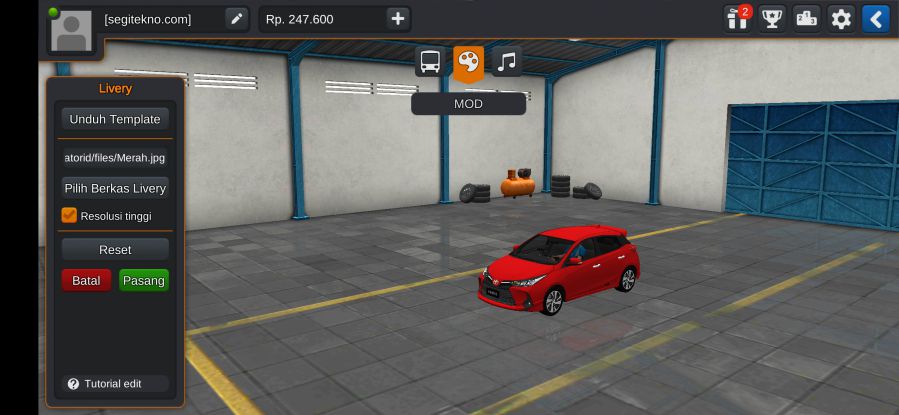Apply livery with the green Pasang button
This screenshot has height=415, width=899.
[143, 281]
